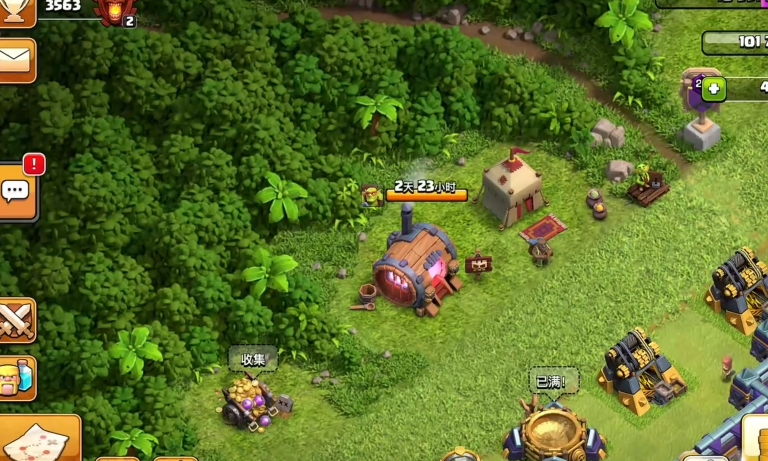The height and width of the screenshot is (461, 768).
Task: Open the army training barbarian button
Action: tap(16, 378)
